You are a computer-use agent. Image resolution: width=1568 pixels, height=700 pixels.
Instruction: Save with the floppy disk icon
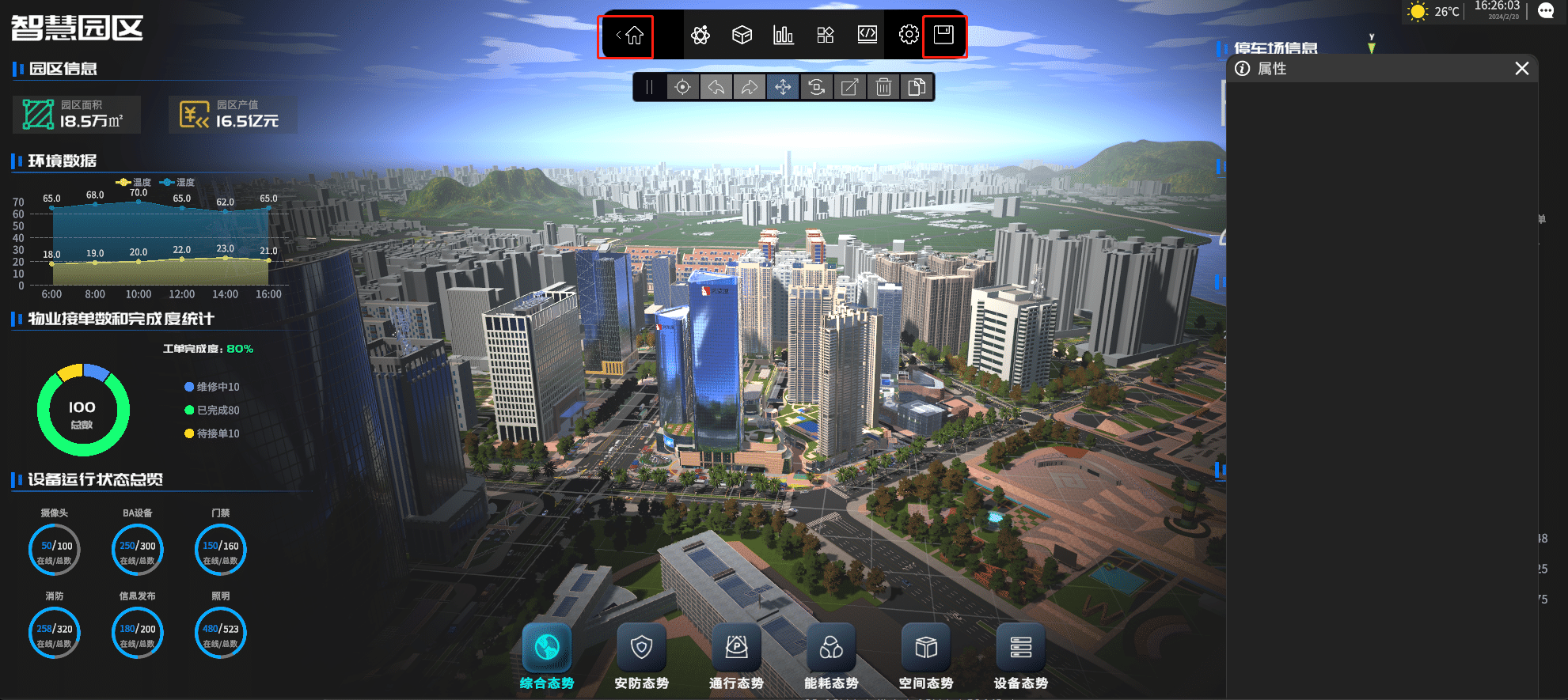tap(943, 35)
